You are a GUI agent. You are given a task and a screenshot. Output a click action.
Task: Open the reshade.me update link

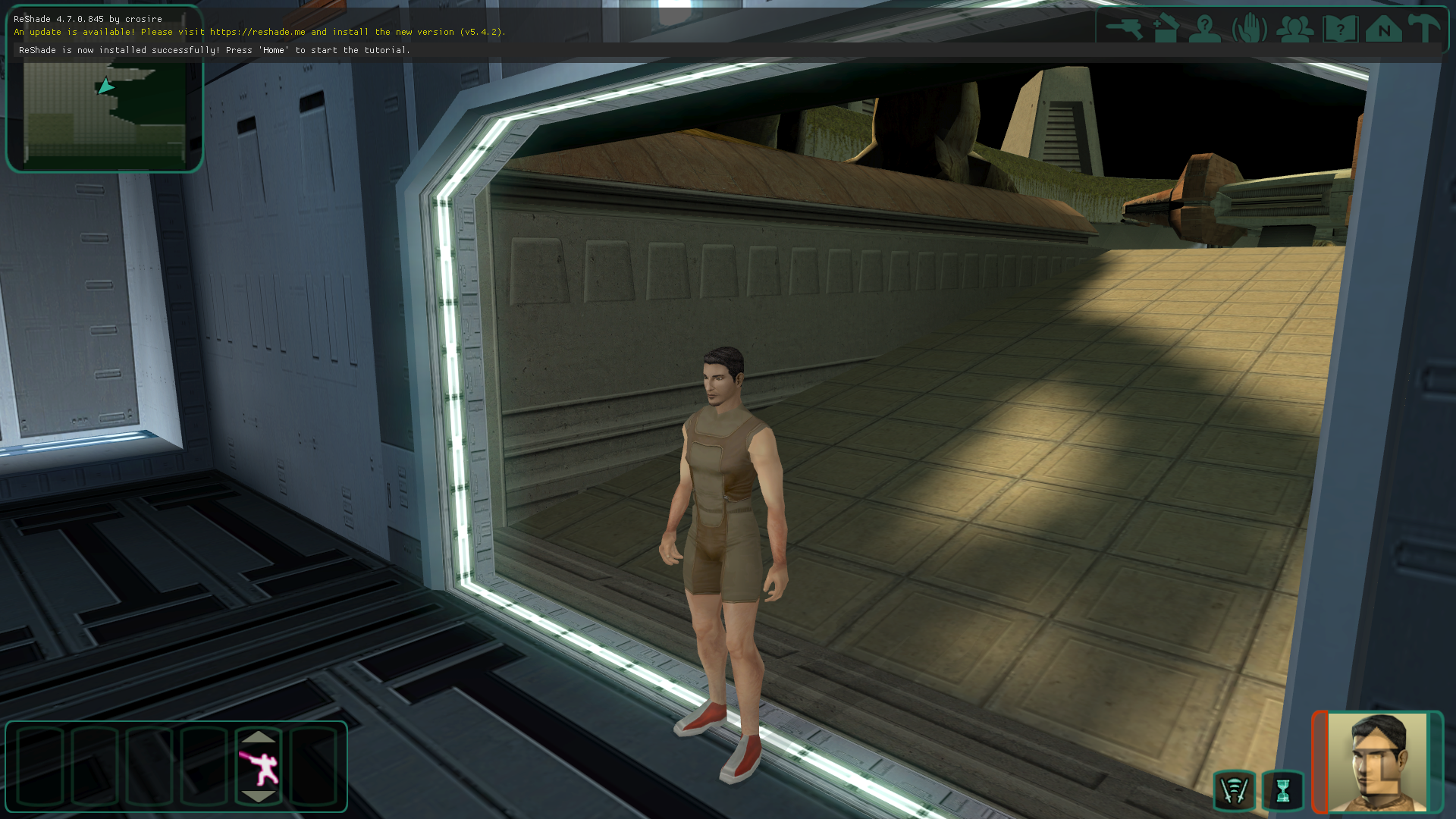[x=257, y=32]
